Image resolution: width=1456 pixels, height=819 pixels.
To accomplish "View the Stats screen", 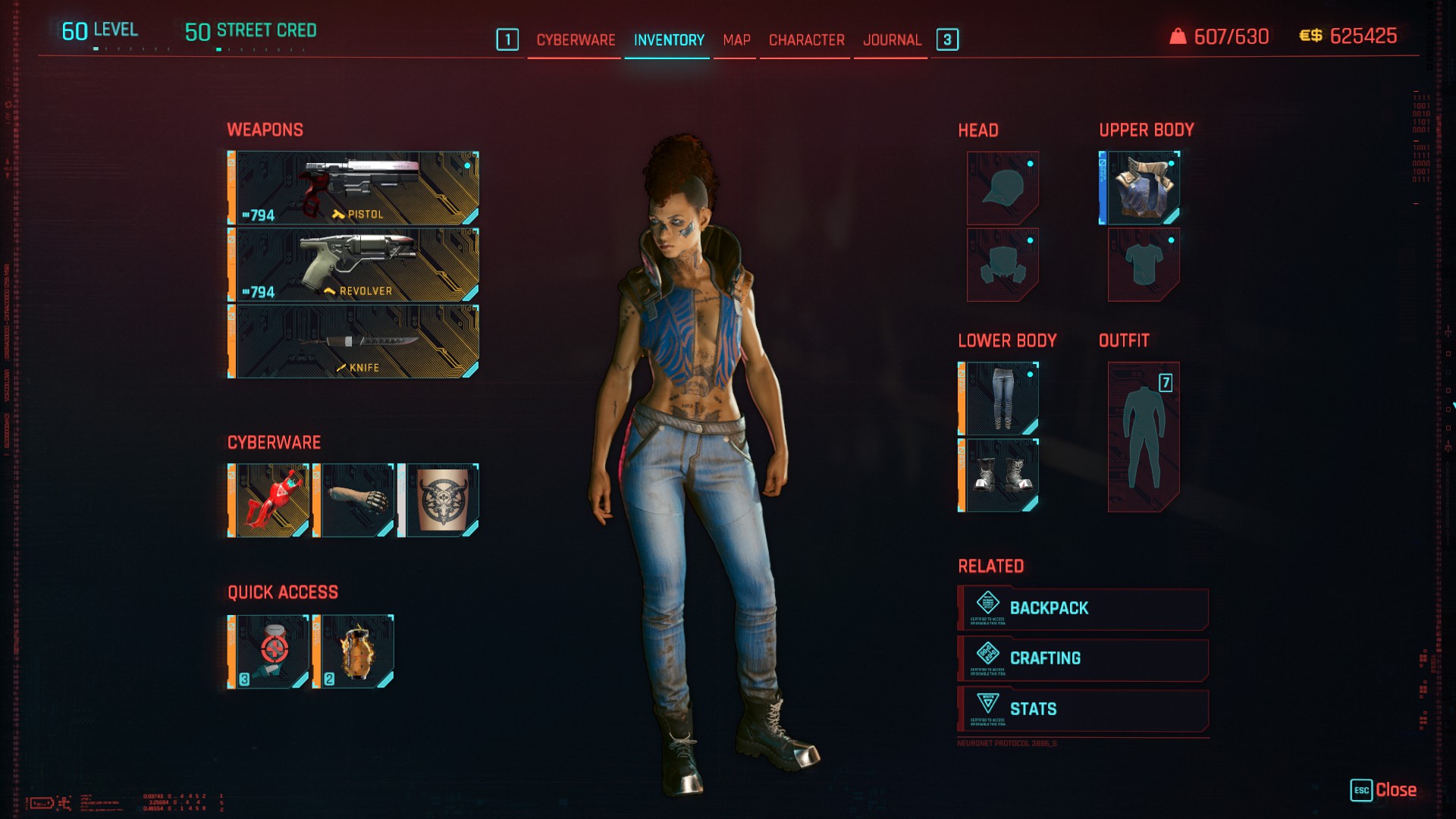I will click(1083, 710).
